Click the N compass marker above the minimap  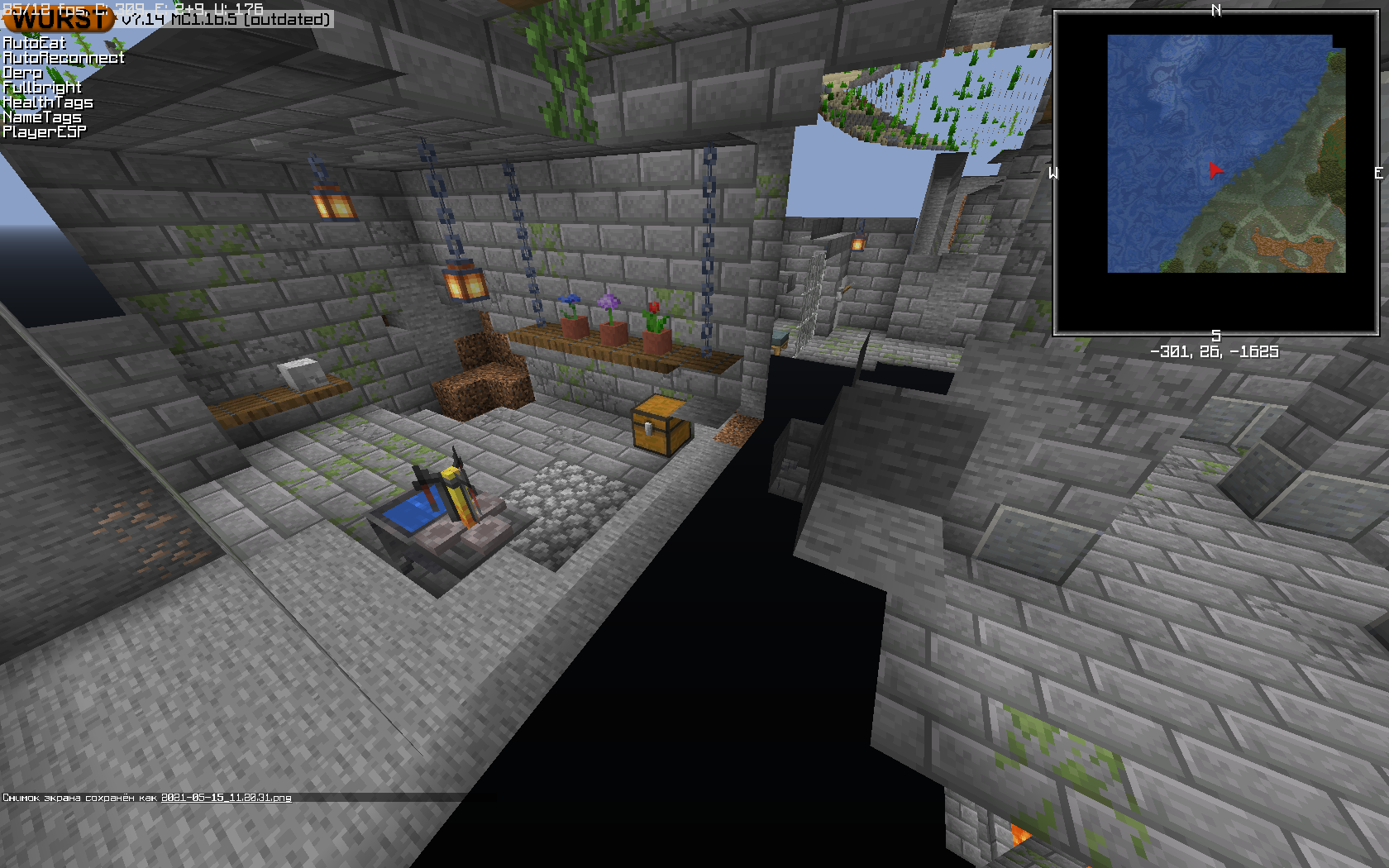pos(1216,12)
